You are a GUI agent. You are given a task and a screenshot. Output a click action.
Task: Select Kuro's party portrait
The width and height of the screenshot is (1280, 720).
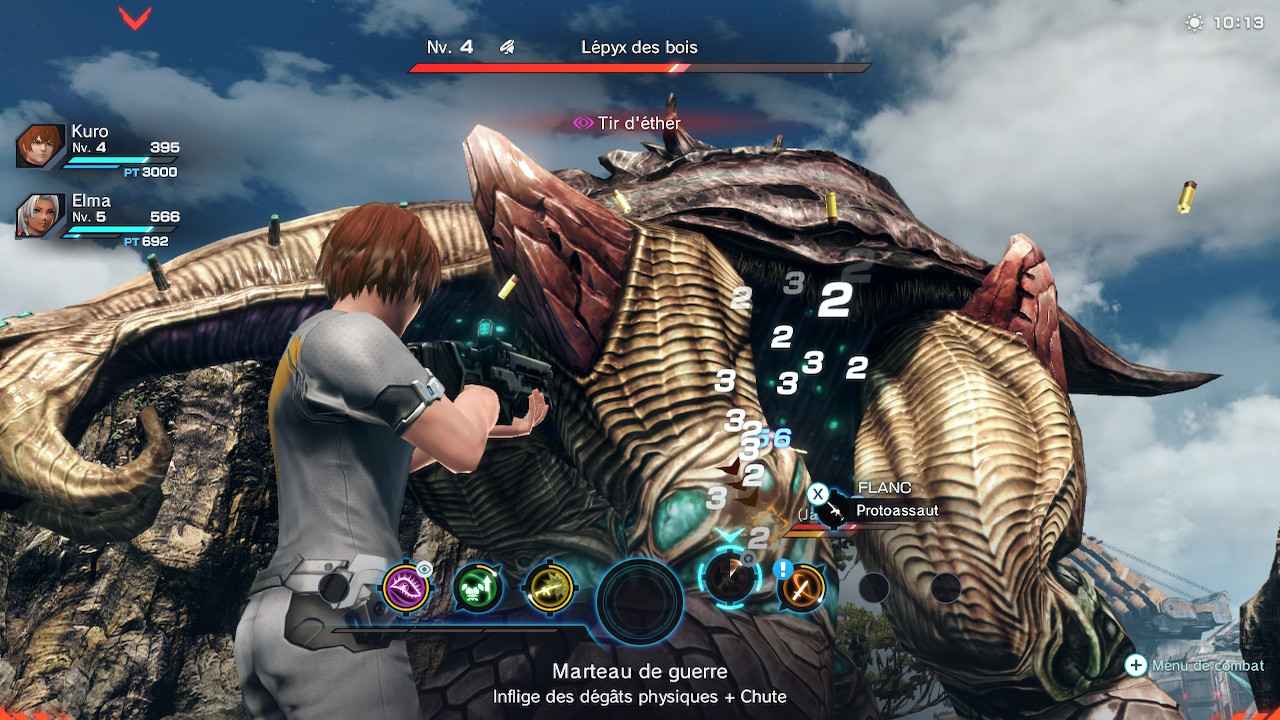point(41,146)
